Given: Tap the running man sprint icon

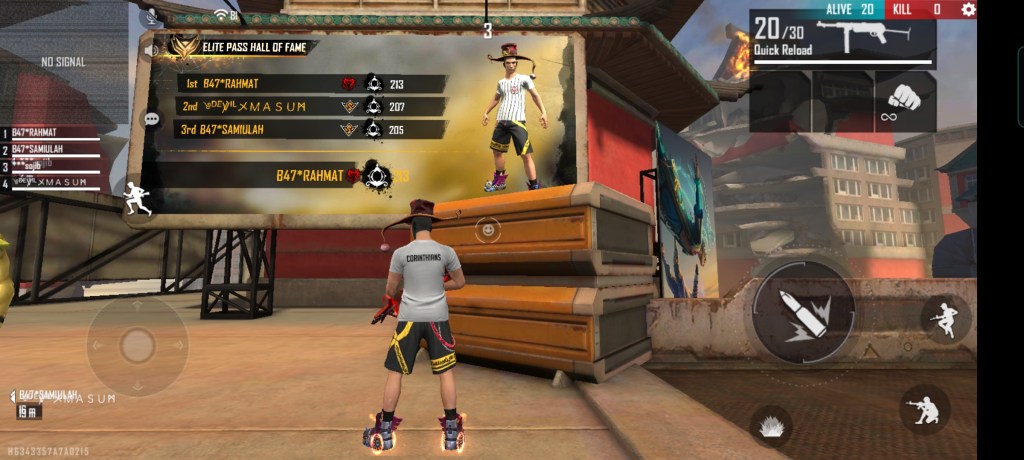Looking at the screenshot, I should point(138,198).
